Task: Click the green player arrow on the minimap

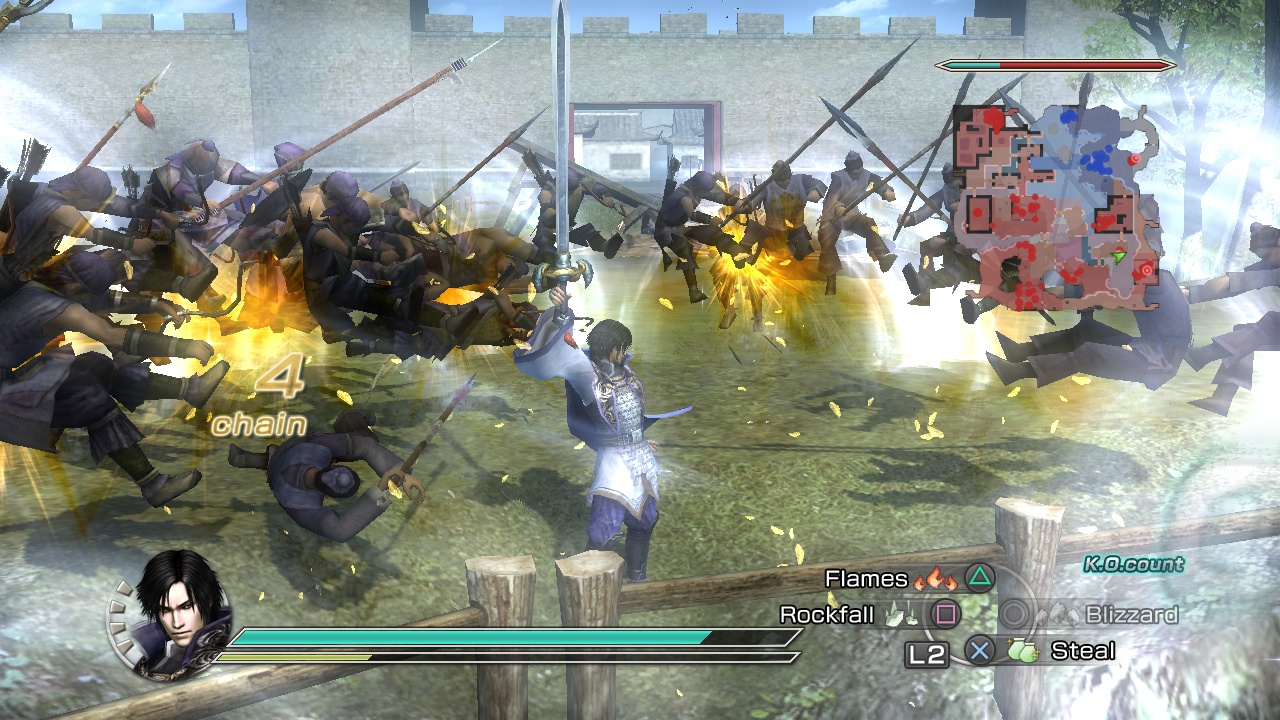Action: (x=1119, y=256)
